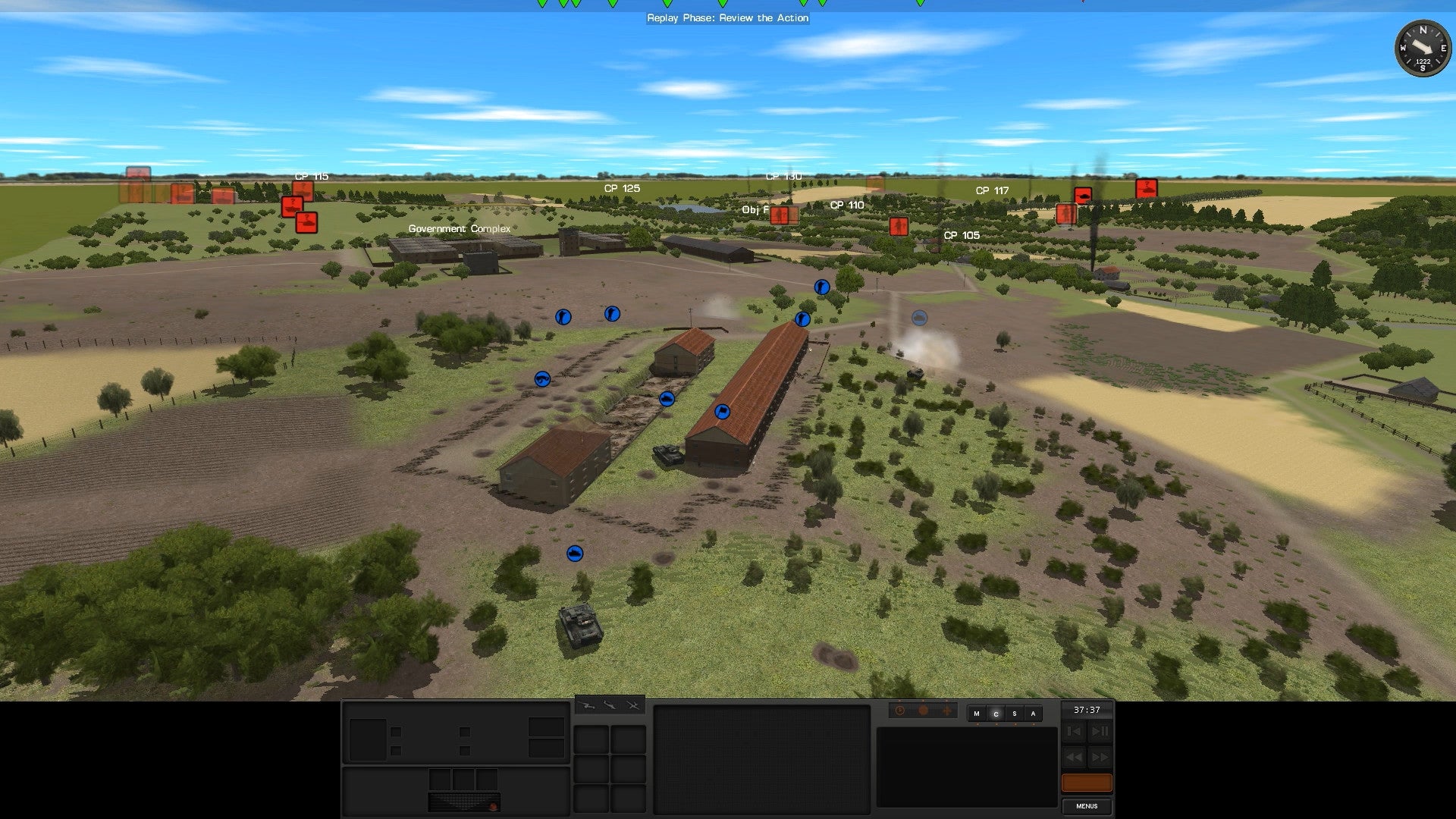Click the compass in the top right corner
Viewport: 1456px width, 819px height.
1423,49
